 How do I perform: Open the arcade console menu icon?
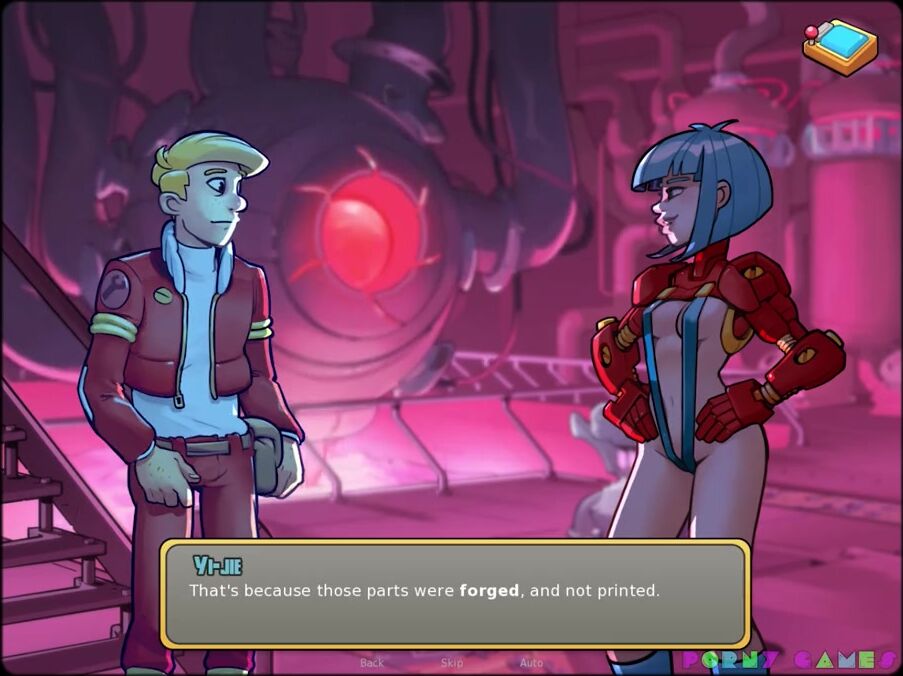[839, 46]
